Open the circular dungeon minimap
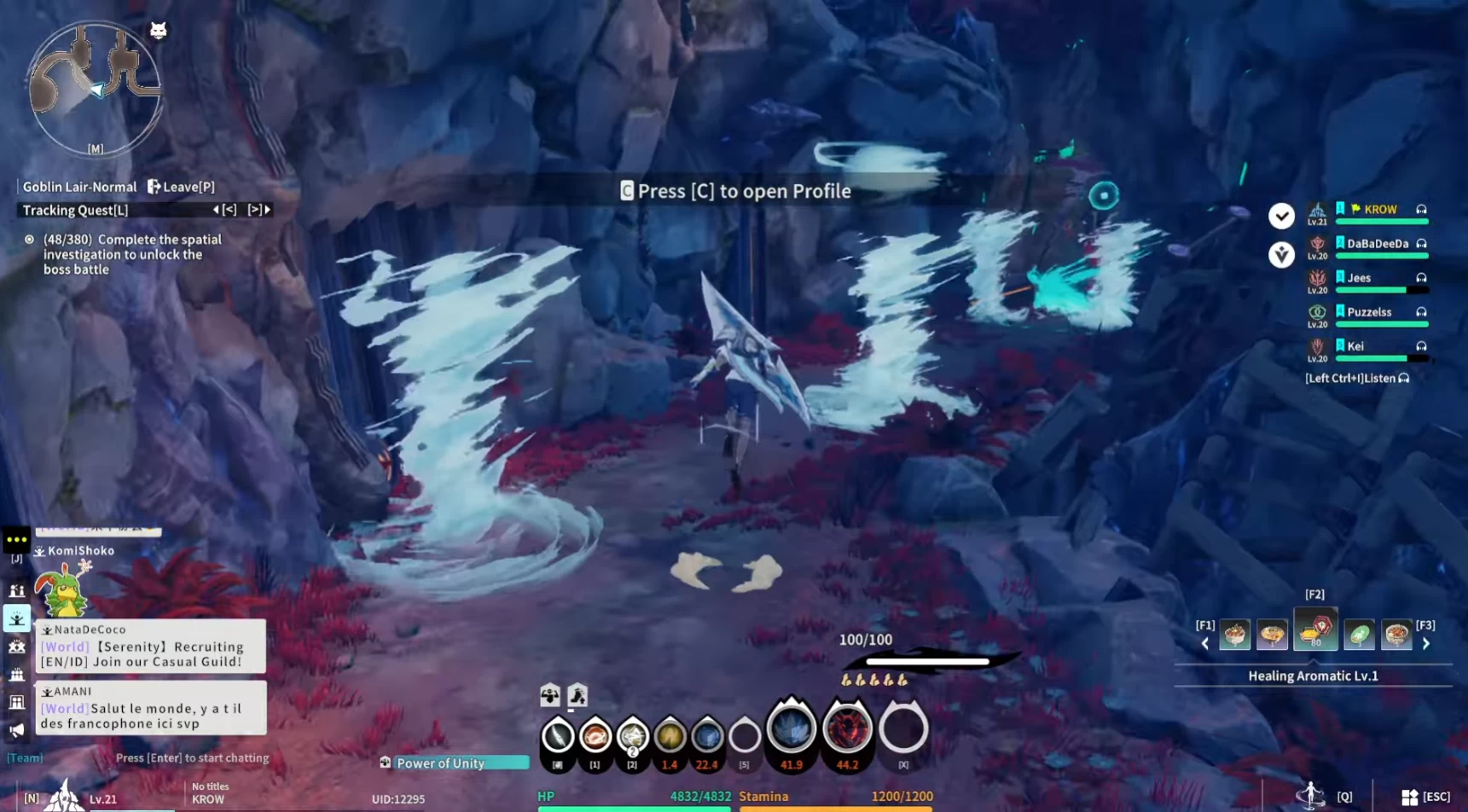The image size is (1468, 812). tap(94, 87)
